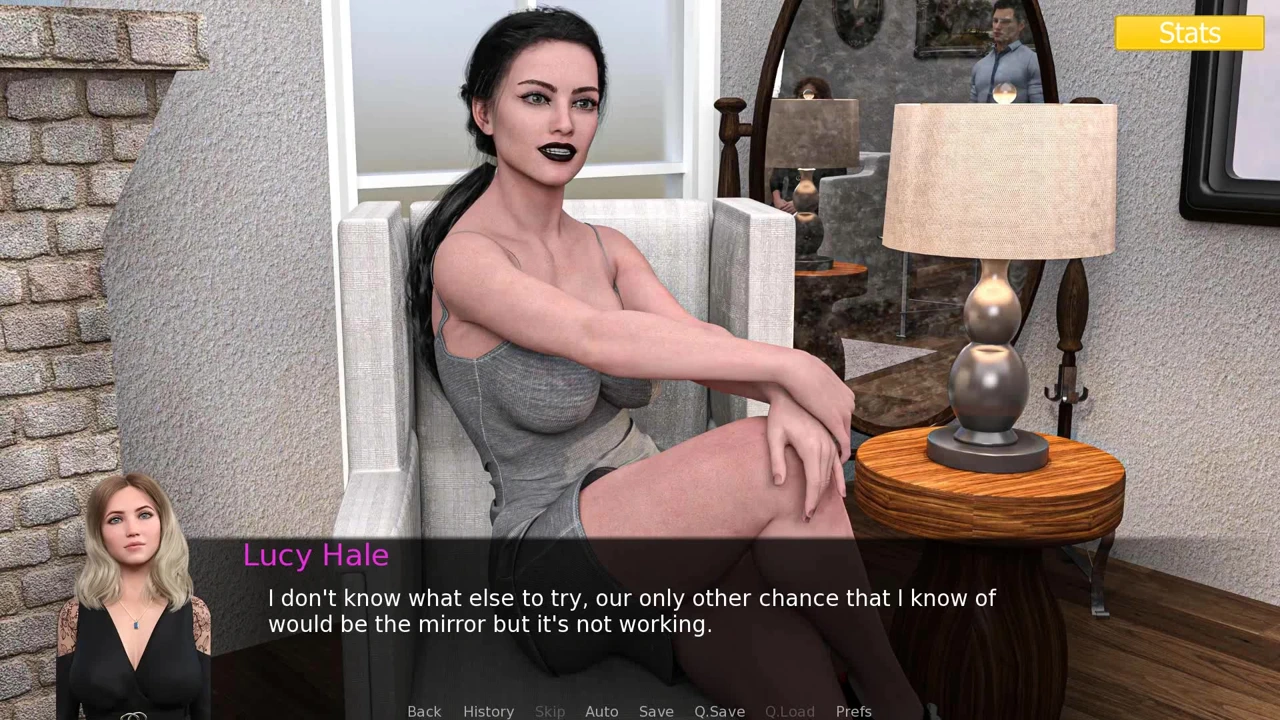Screen dimensions: 1280x720
Task: Enable Skip mode to fast-forward text
Action: (x=549, y=711)
